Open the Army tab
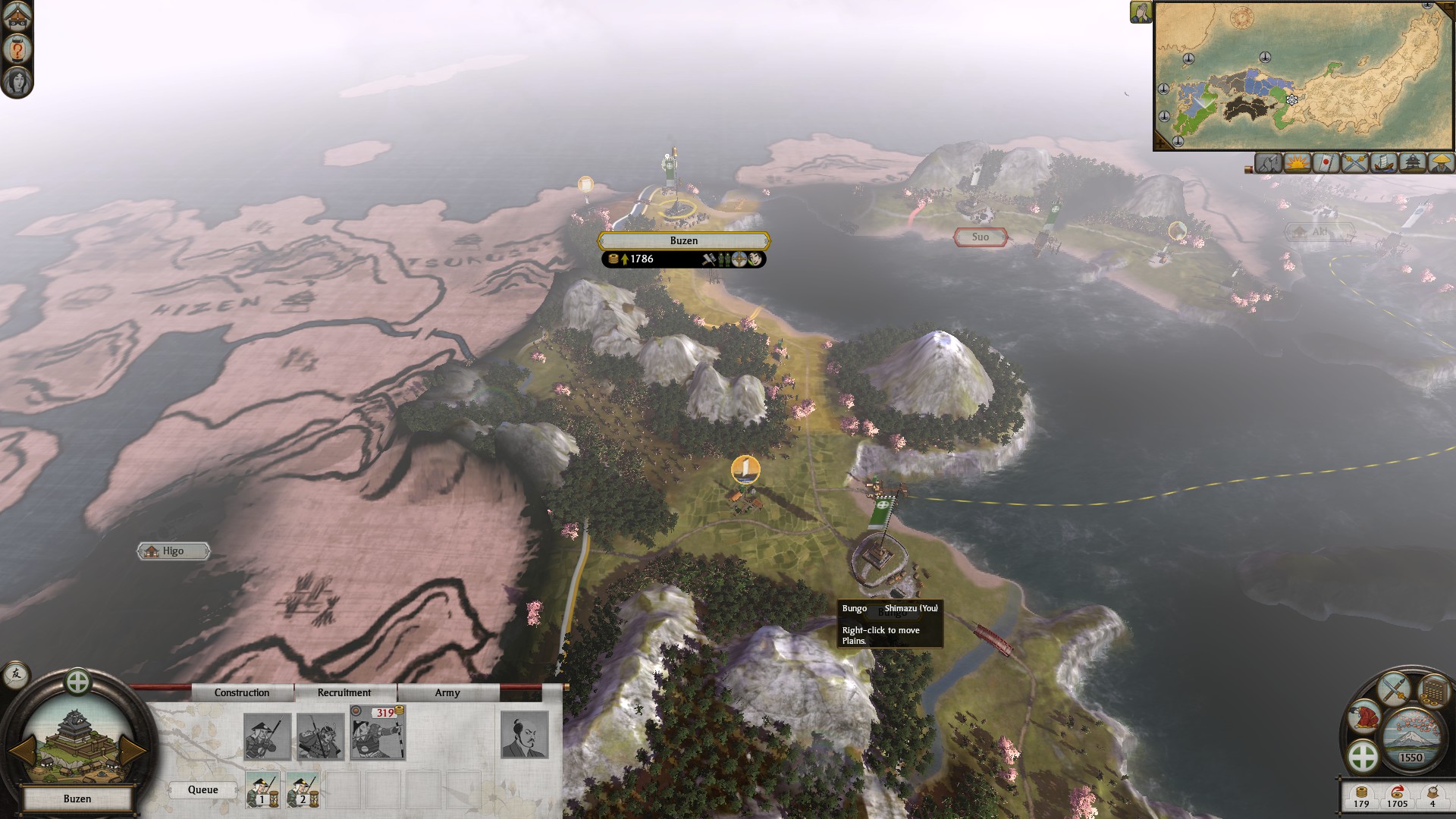Image resolution: width=1456 pixels, height=819 pixels. click(447, 692)
